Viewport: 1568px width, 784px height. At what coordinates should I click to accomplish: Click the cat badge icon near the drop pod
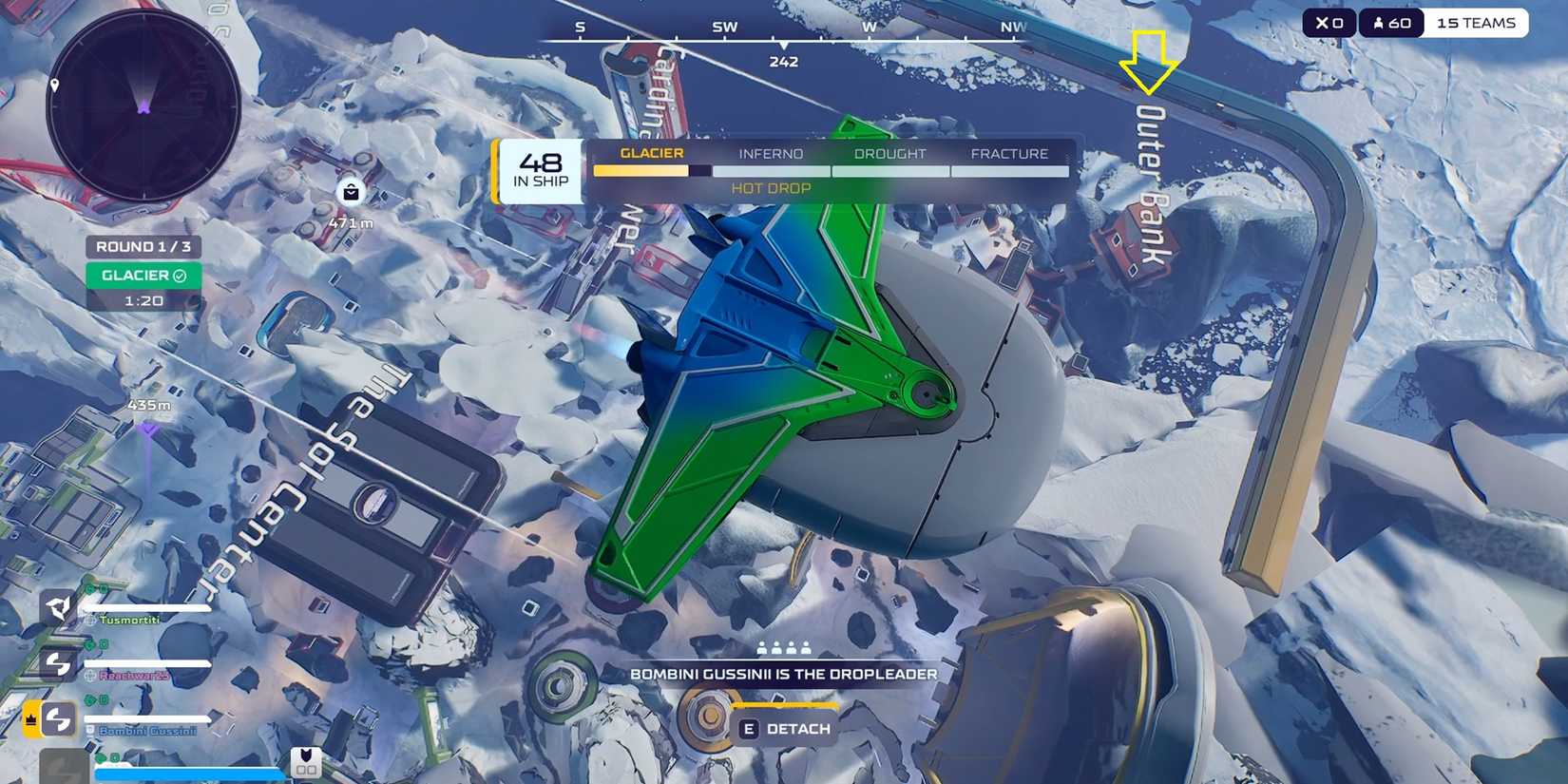pos(306,759)
